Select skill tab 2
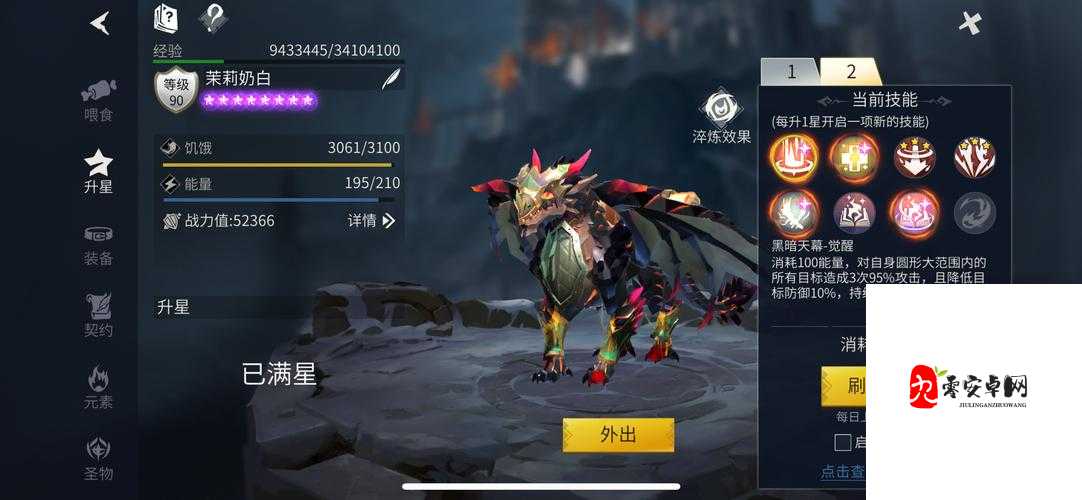The height and width of the screenshot is (500, 1082). [x=851, y=71]
